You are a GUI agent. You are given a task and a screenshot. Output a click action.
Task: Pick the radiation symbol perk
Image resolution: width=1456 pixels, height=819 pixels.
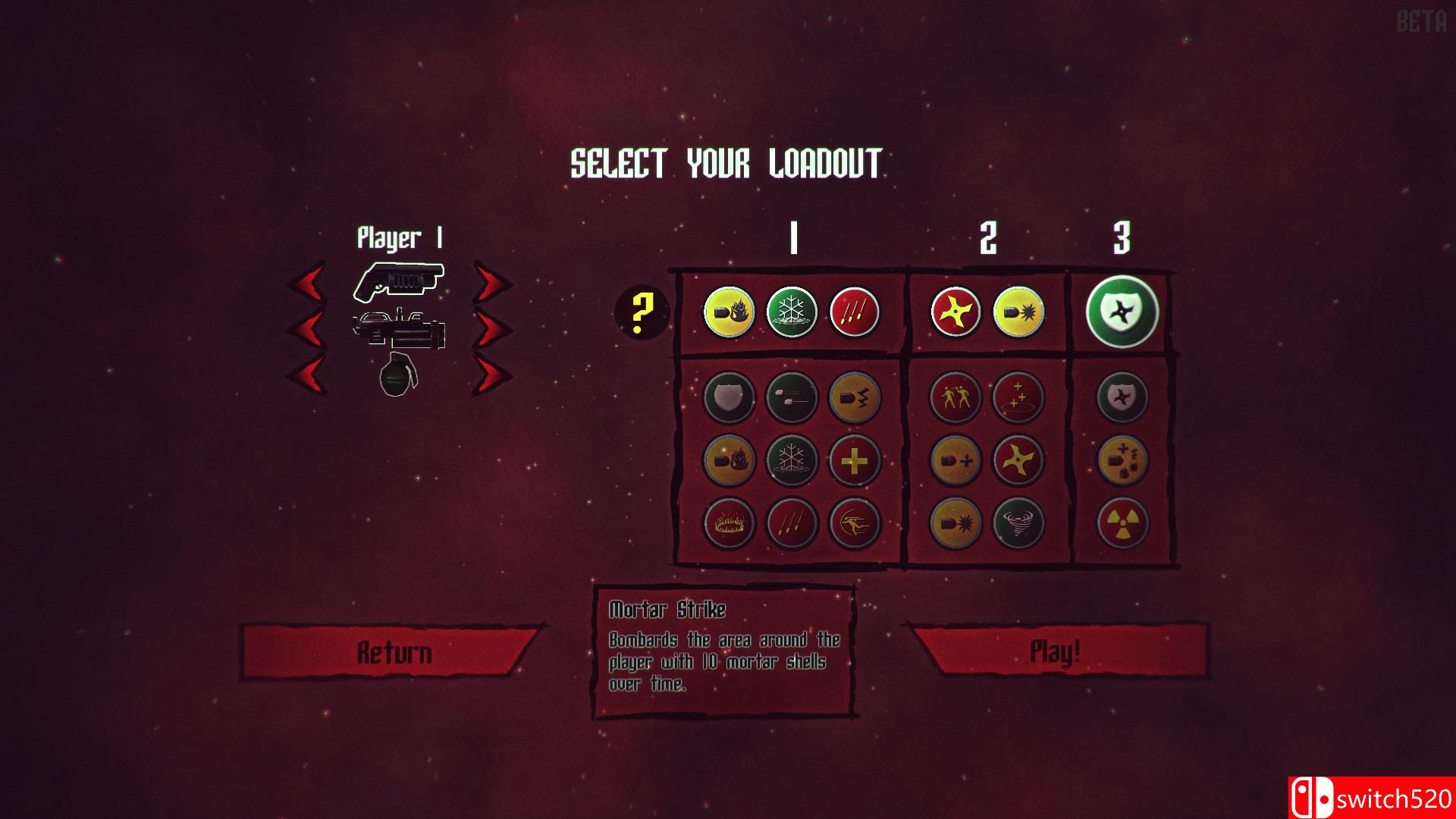point(1122,522)
